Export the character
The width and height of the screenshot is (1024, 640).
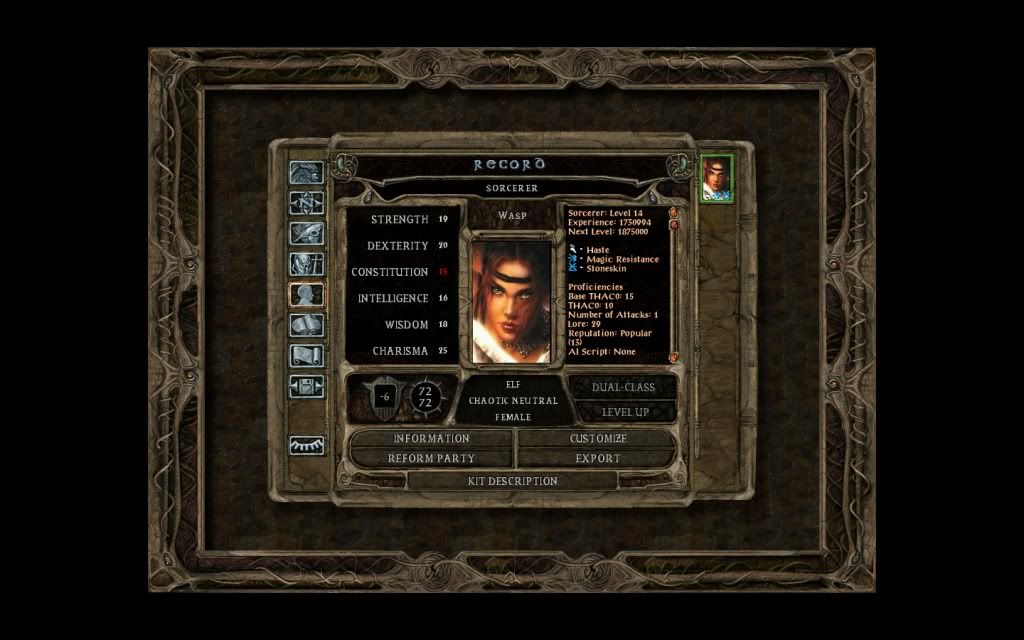coord(598,458)
